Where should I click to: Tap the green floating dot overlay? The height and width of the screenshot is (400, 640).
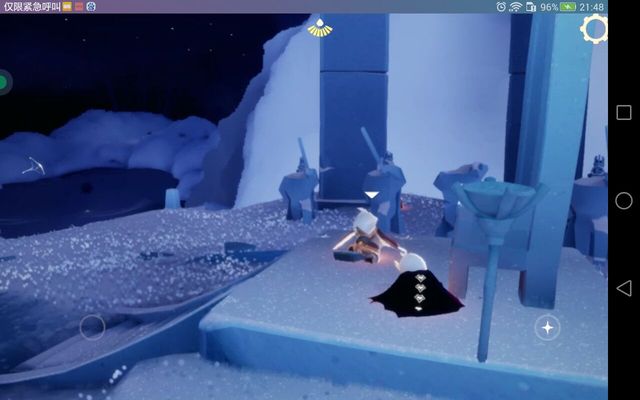click(4, 82)
